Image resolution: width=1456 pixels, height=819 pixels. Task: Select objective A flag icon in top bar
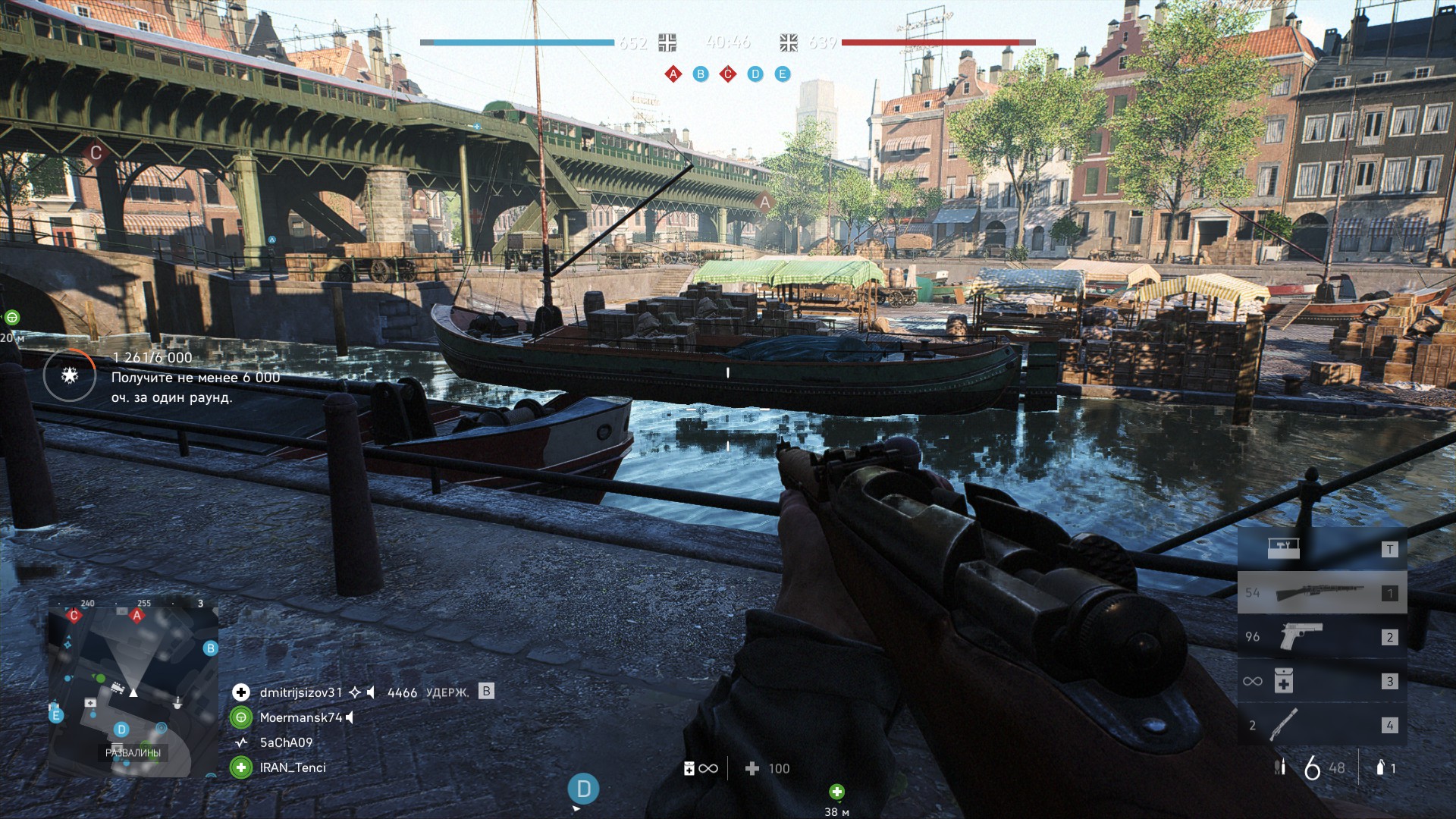[673, 74]
